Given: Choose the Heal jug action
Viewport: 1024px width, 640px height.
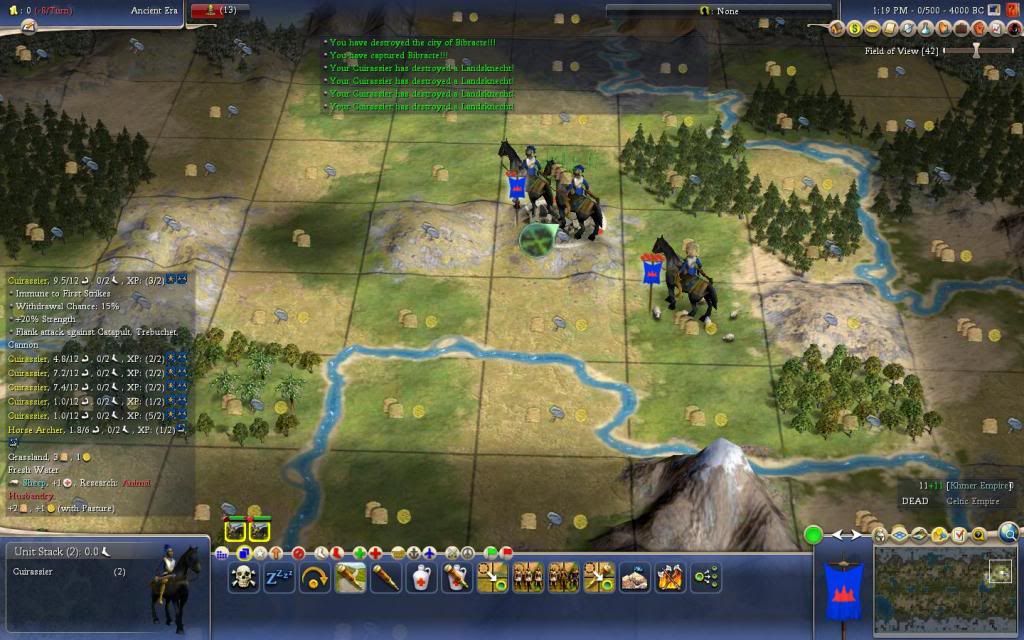Looking at the screenshot, I should (x=421, y=577).
